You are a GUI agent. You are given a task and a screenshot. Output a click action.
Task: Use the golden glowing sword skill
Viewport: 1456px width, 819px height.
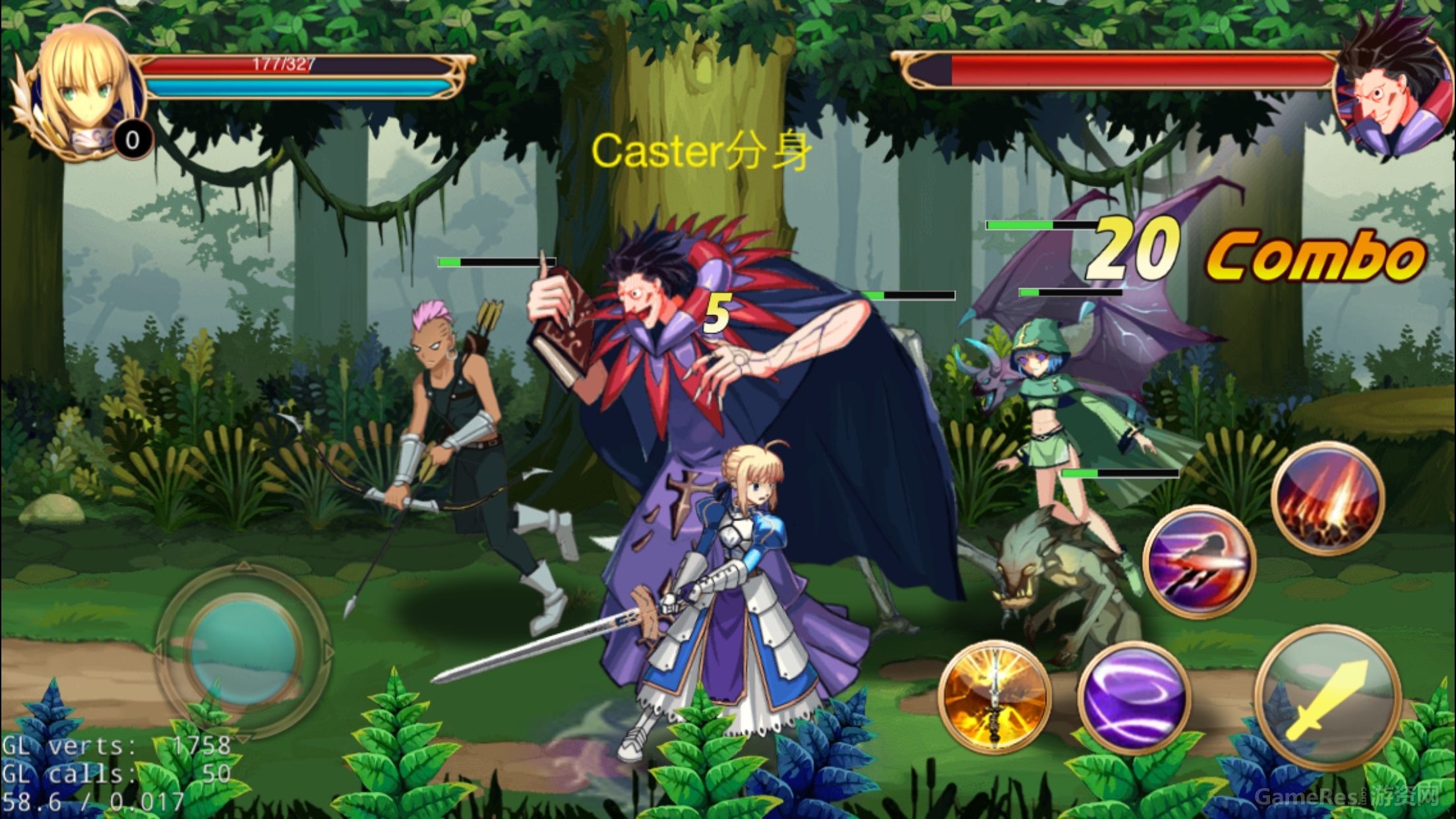click(x=994, y=696)
